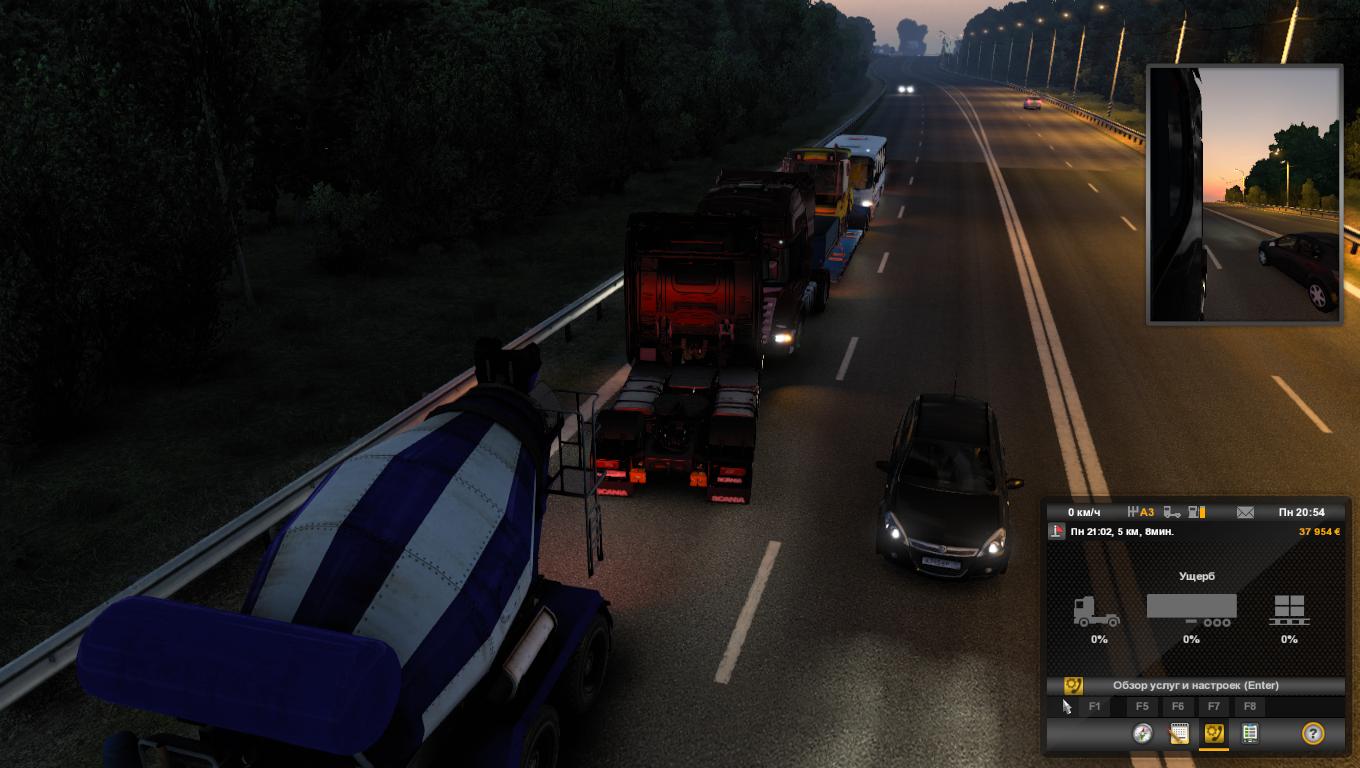Open the question mark help tab
1360x768 pixels.
1313,734
